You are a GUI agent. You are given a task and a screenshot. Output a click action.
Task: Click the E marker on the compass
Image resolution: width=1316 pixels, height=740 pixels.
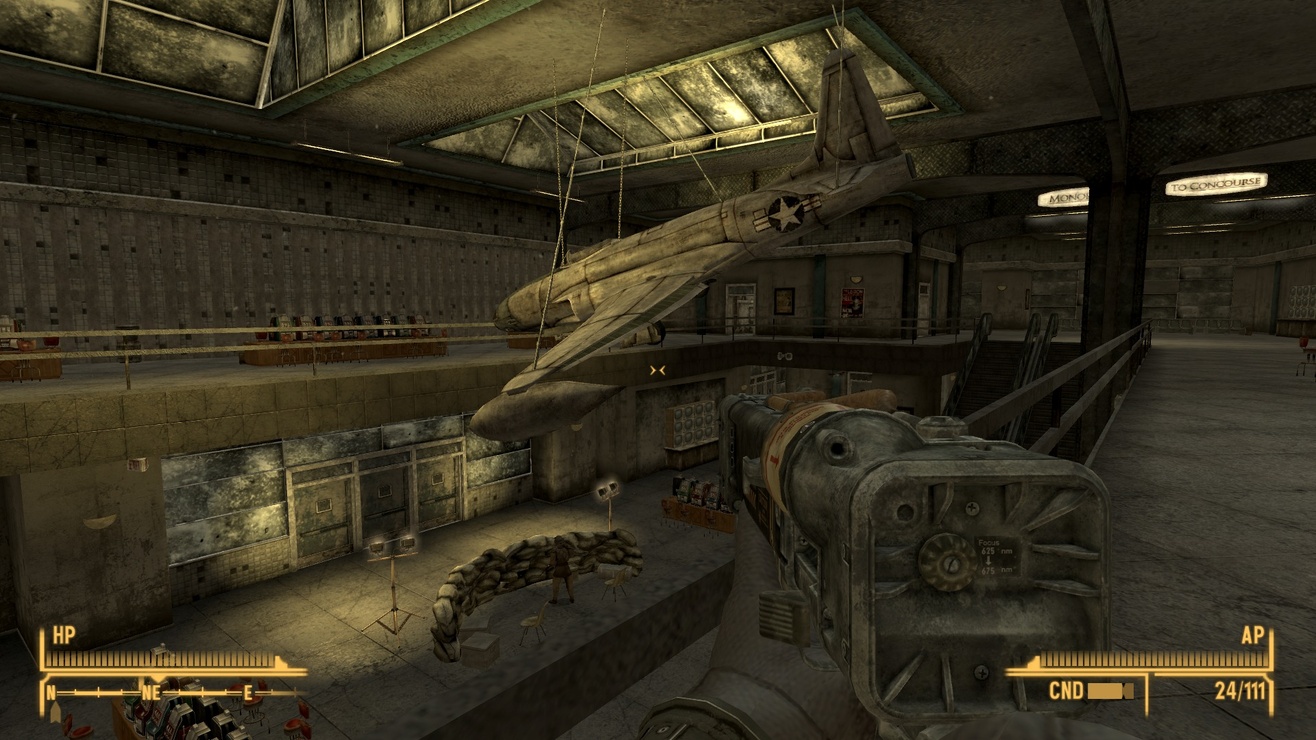pos(246,692)
